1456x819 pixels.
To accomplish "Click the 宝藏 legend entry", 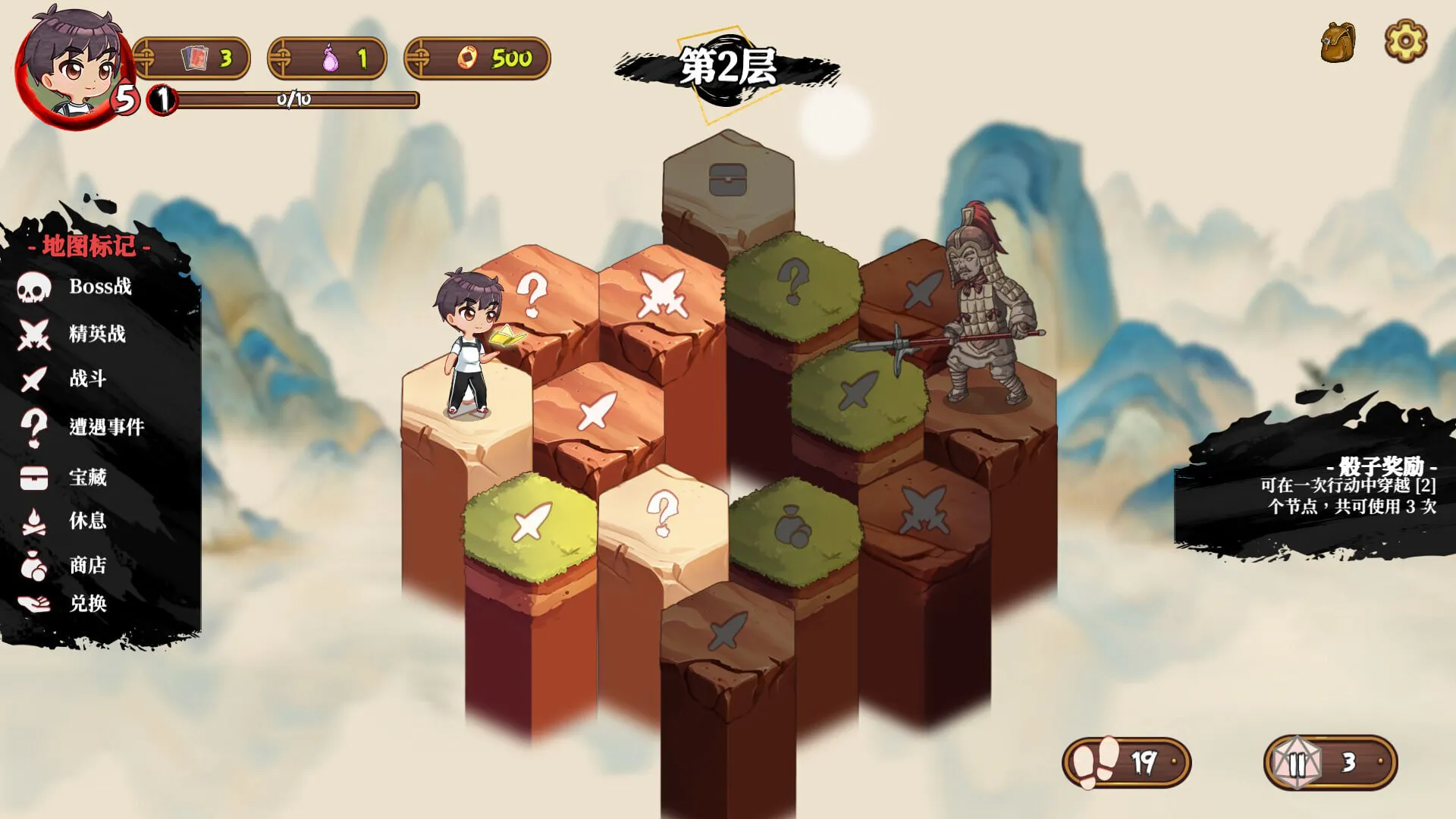I will click(x=65, y=477).
